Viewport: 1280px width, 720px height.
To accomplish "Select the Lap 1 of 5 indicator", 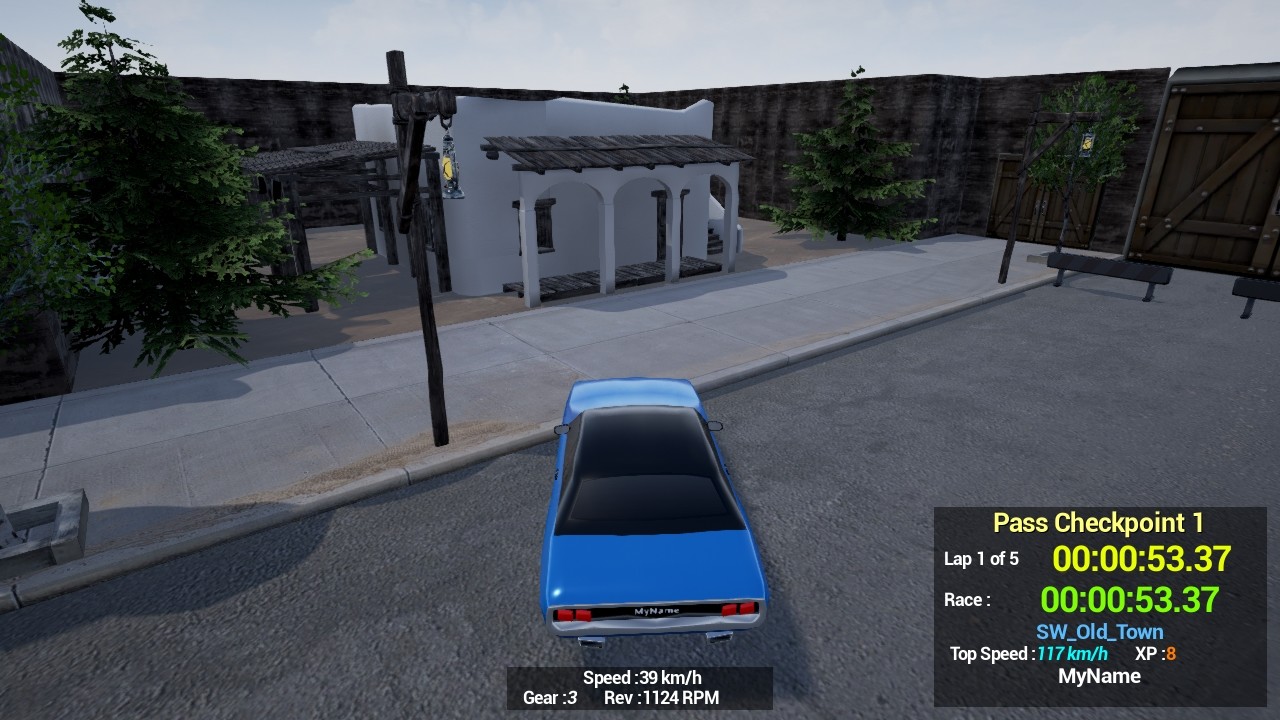I will tap(983, 559).
